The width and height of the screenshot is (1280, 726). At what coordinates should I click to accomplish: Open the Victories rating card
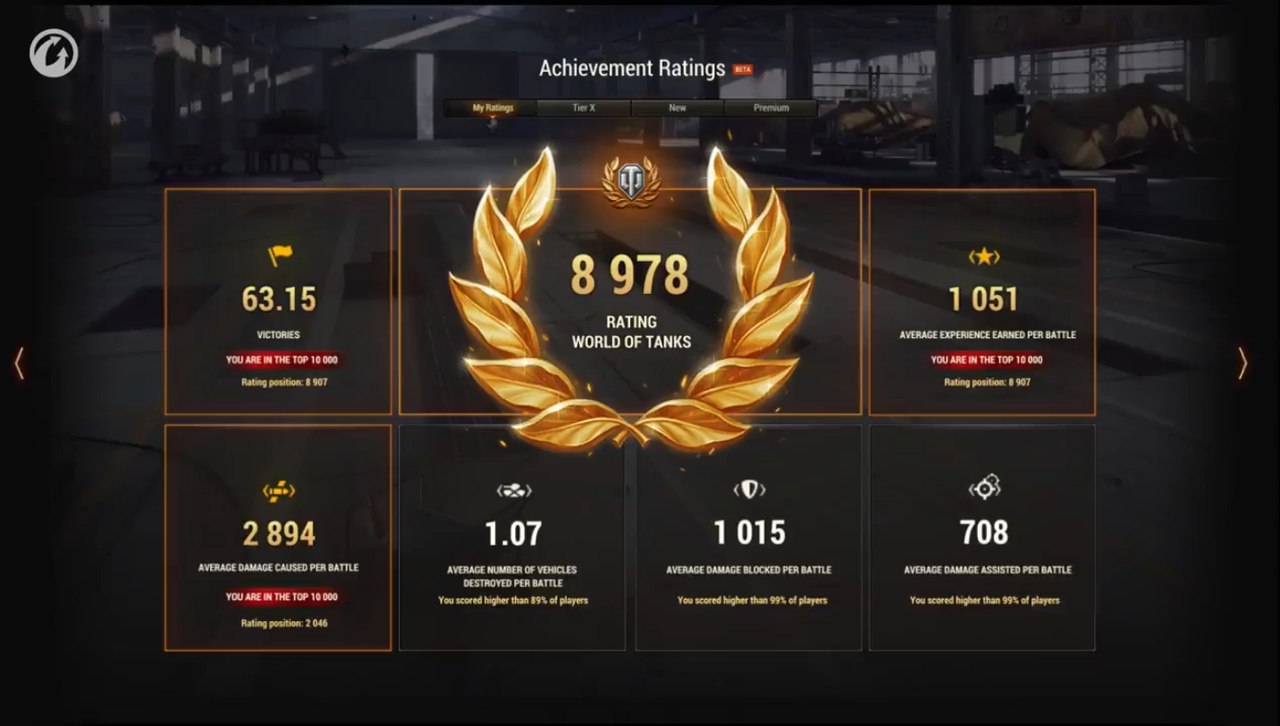coord(278,302)
